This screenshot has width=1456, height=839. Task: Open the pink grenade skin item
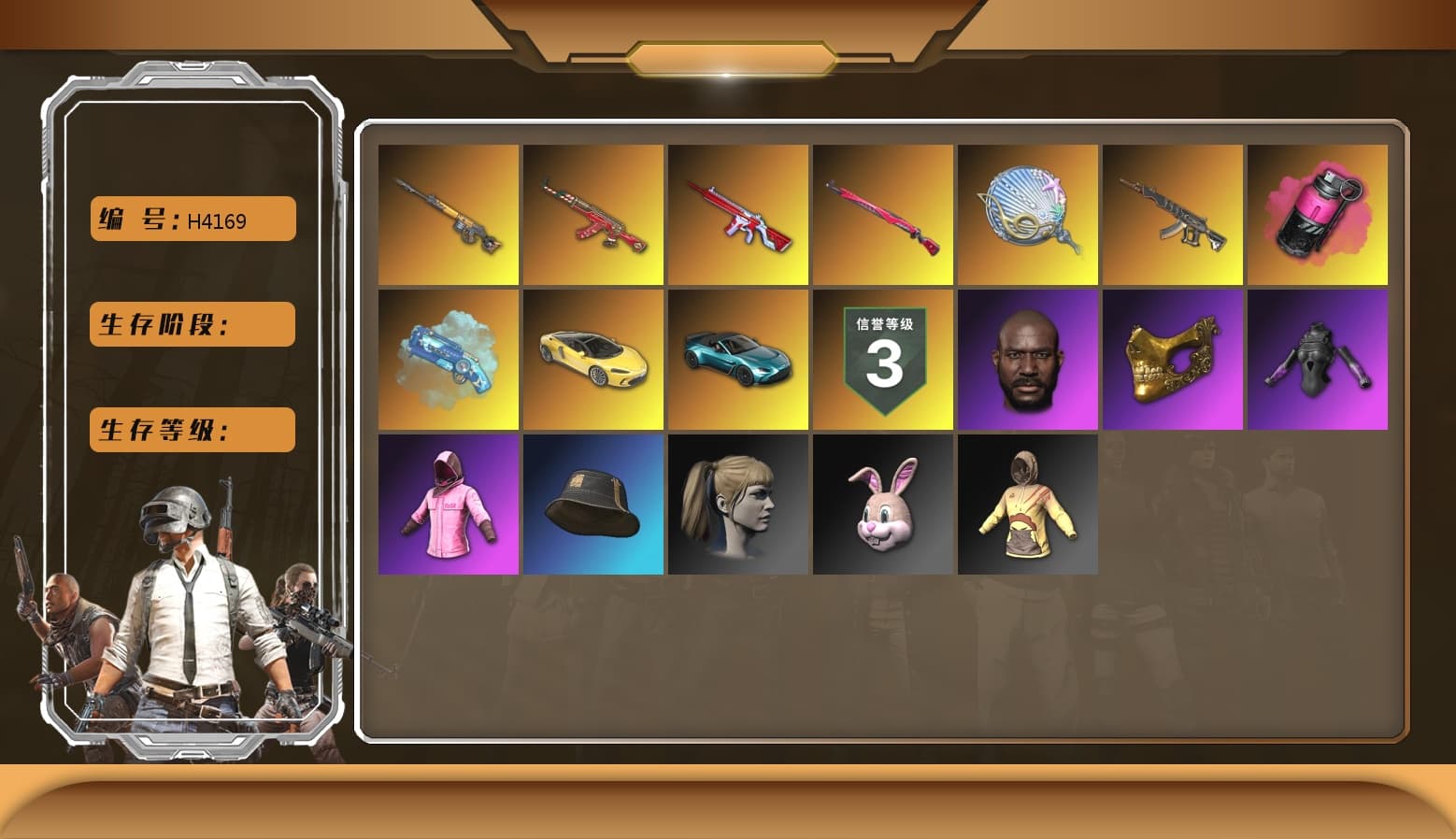pos(1318,213)
